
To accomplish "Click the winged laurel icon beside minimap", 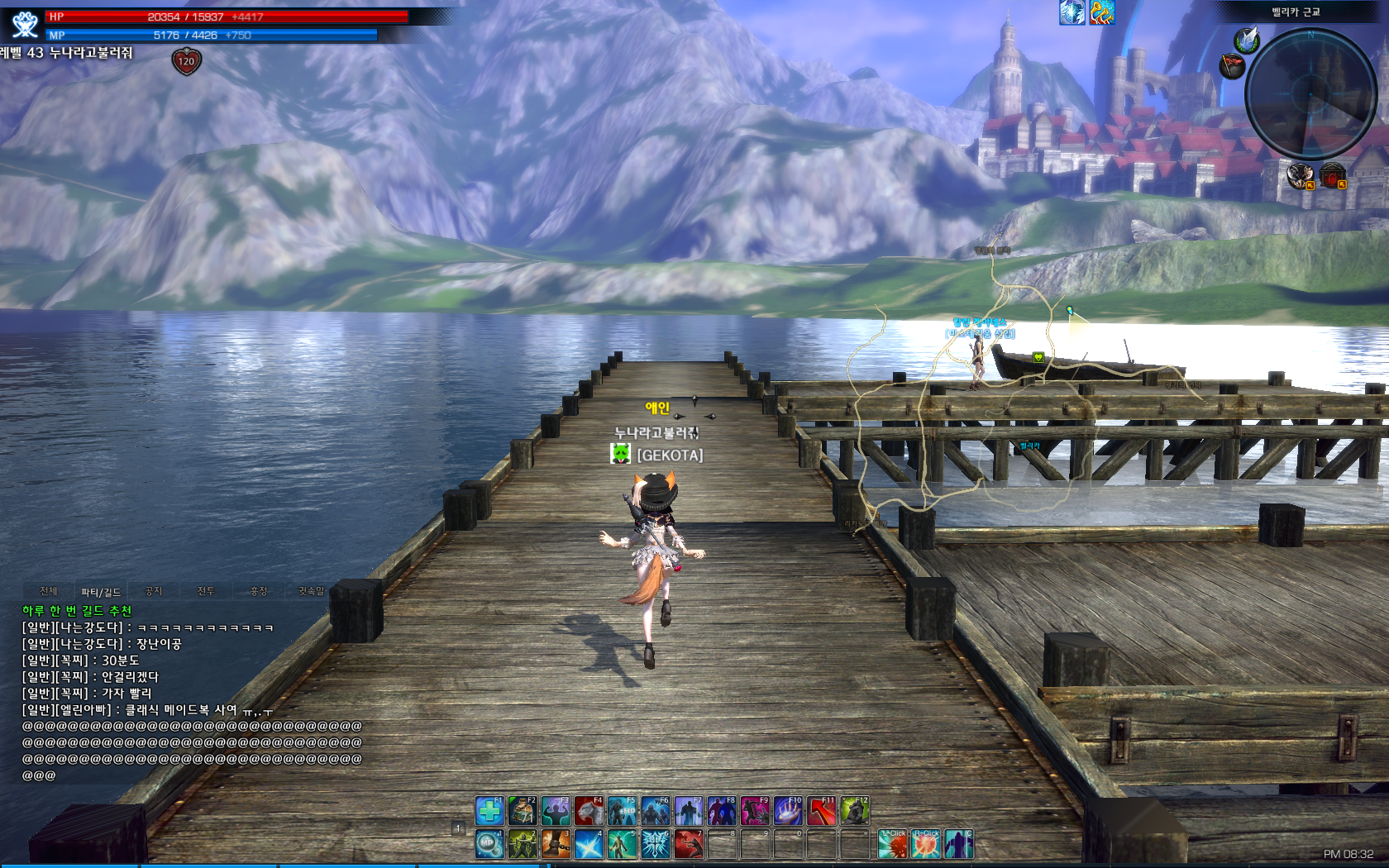I will [x=1246, y=40].
